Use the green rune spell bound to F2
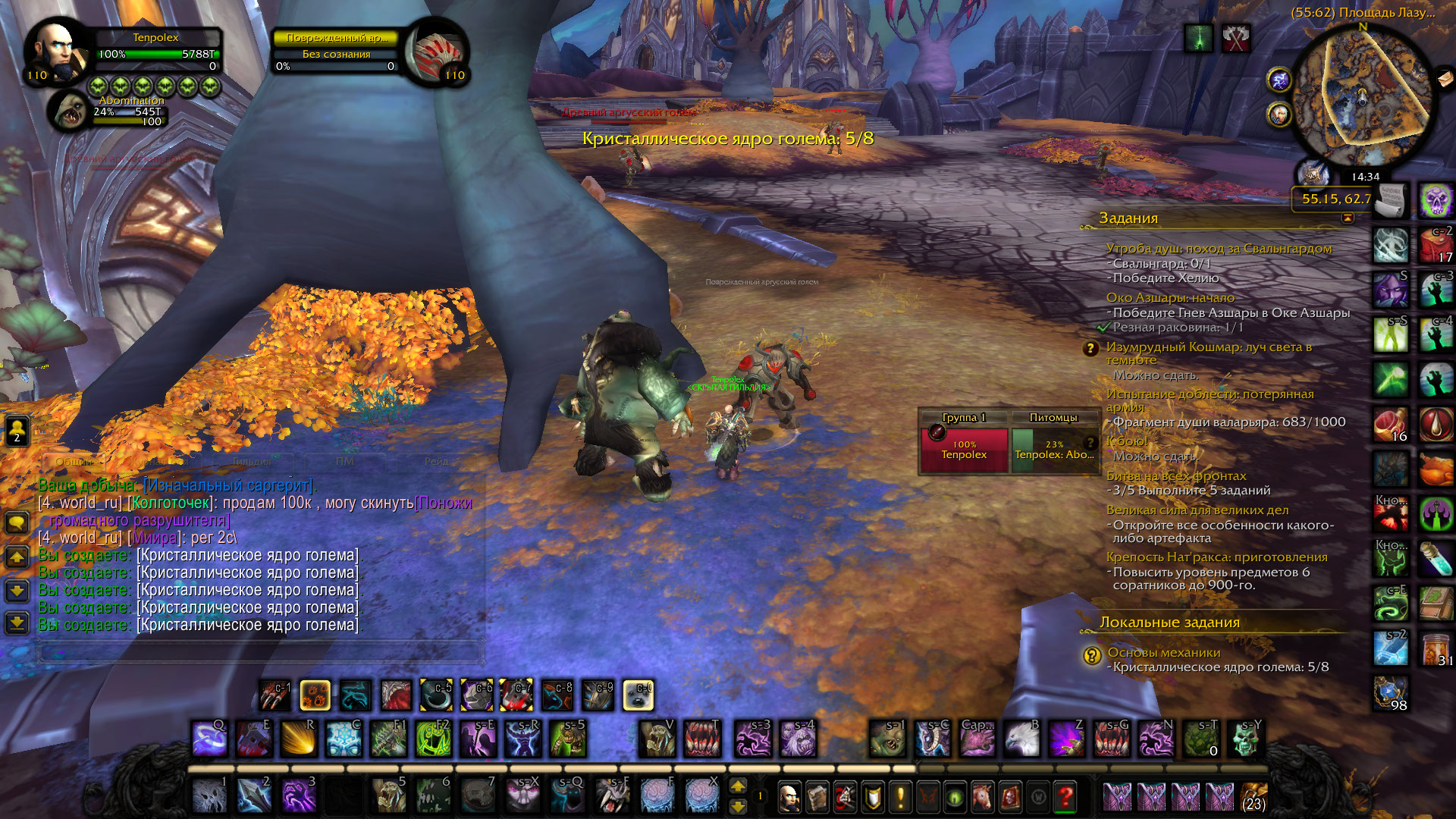The image size is (1456, 819). click(433, 738)
